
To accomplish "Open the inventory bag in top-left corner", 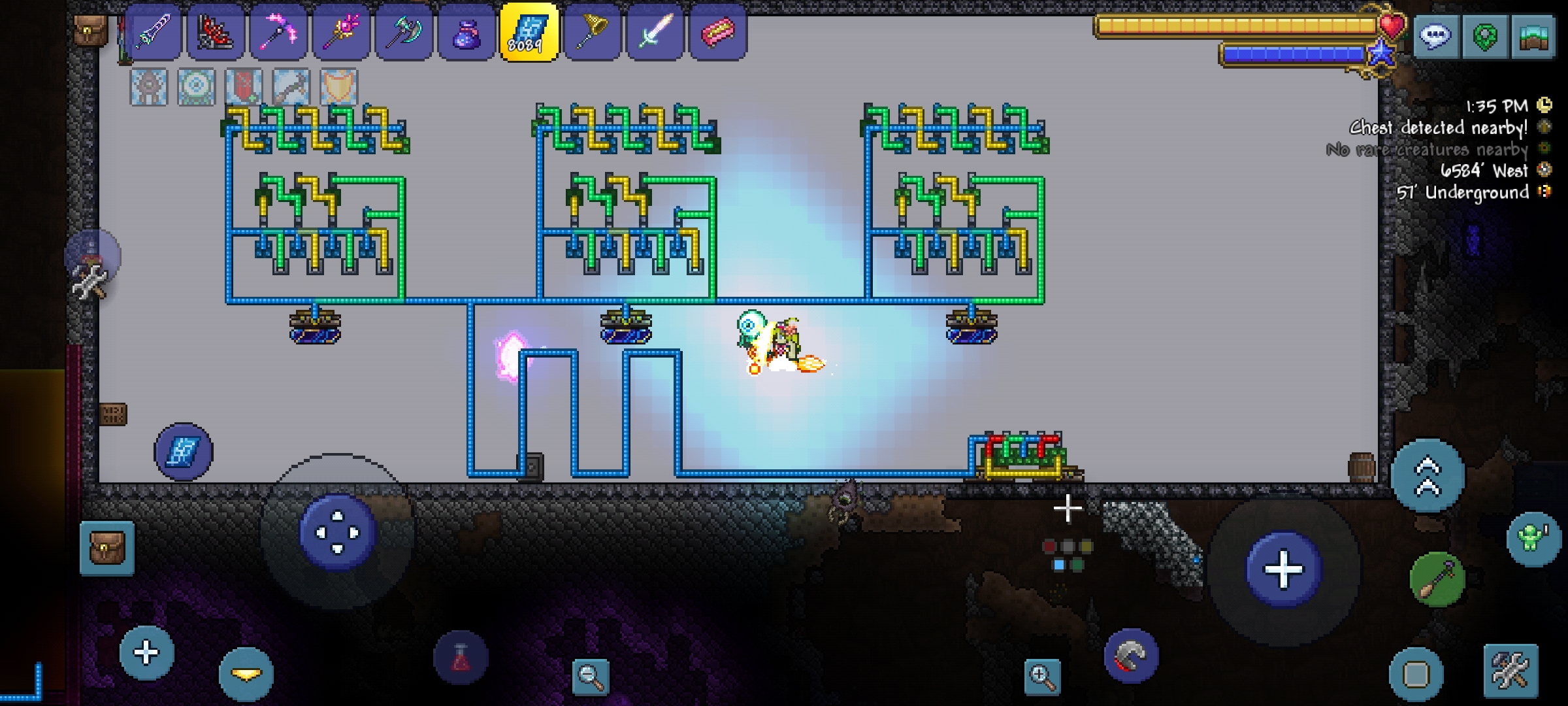I will click(90, 30).
